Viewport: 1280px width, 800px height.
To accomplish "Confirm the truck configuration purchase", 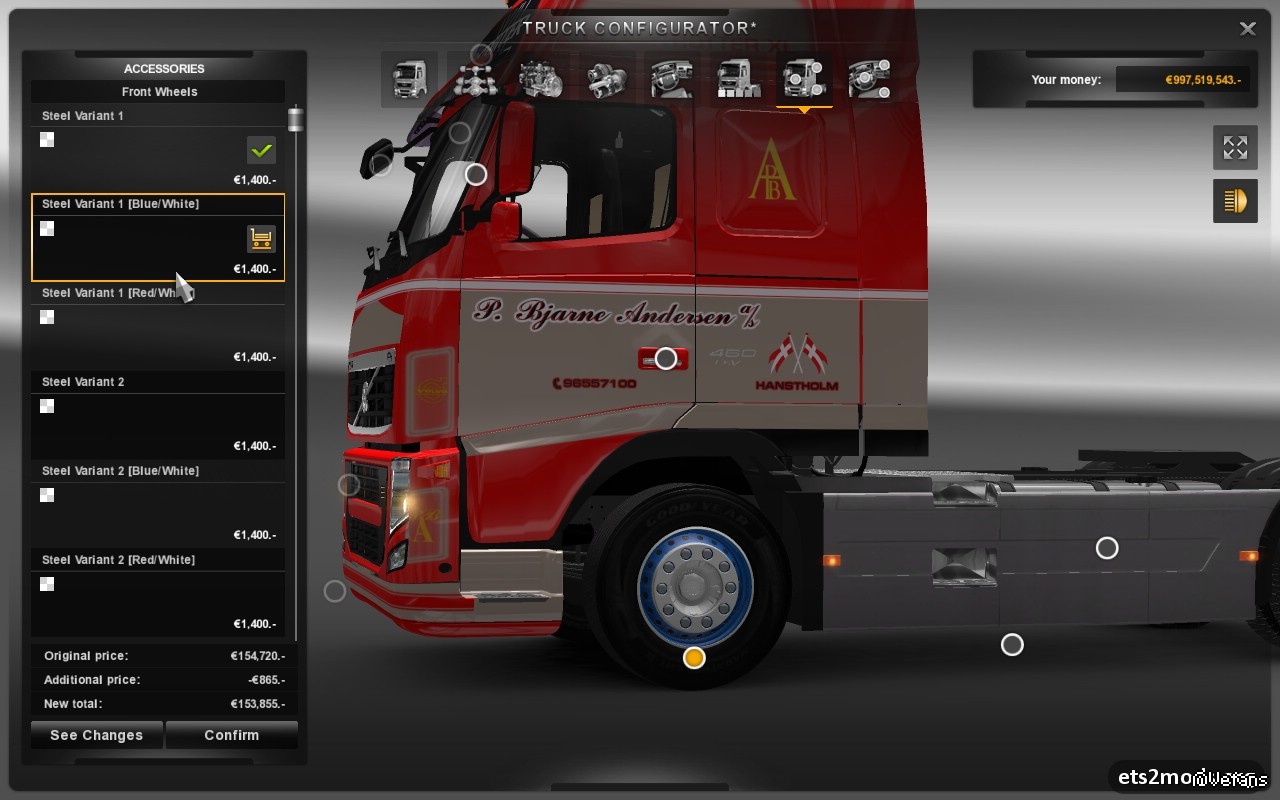I will (x=231, y=735).
